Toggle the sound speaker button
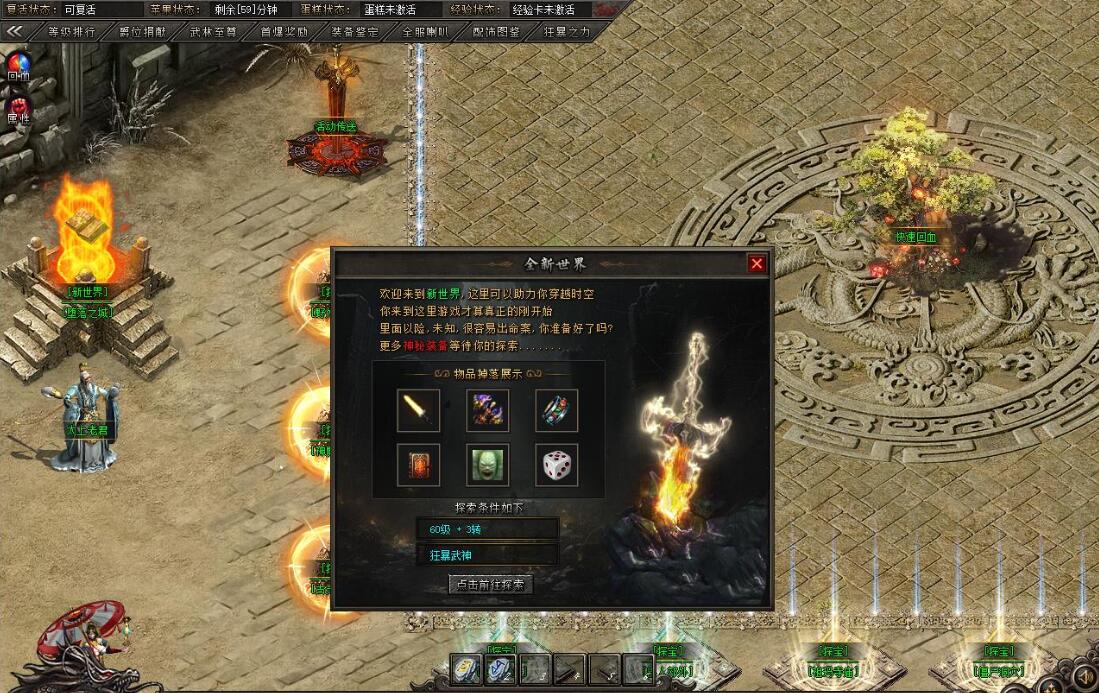 click(x=1082, y=678)
